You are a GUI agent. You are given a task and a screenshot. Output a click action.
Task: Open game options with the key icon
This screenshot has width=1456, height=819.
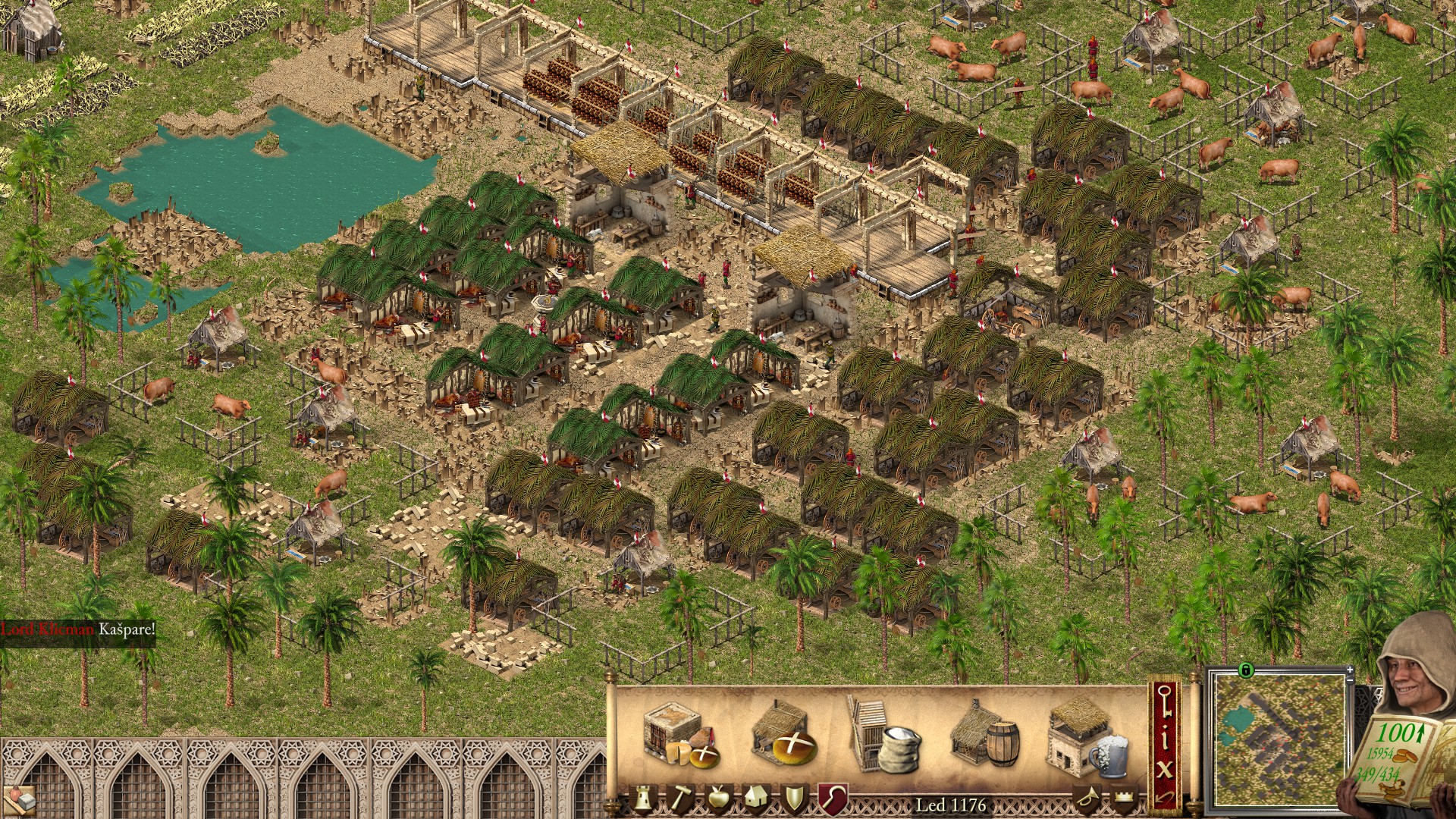(x=1165, y=701)
